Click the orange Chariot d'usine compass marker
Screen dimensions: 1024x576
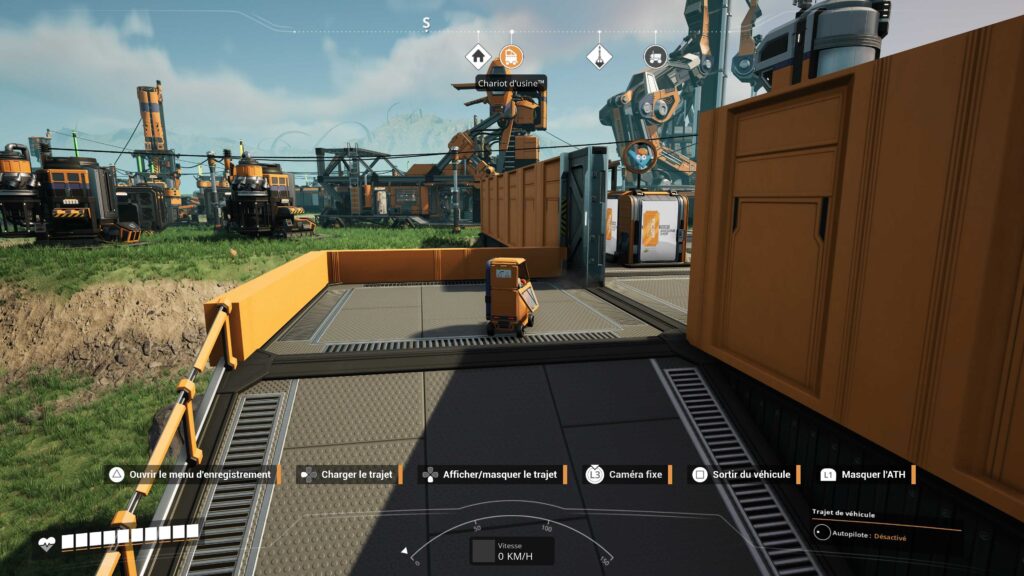[511, 56]
